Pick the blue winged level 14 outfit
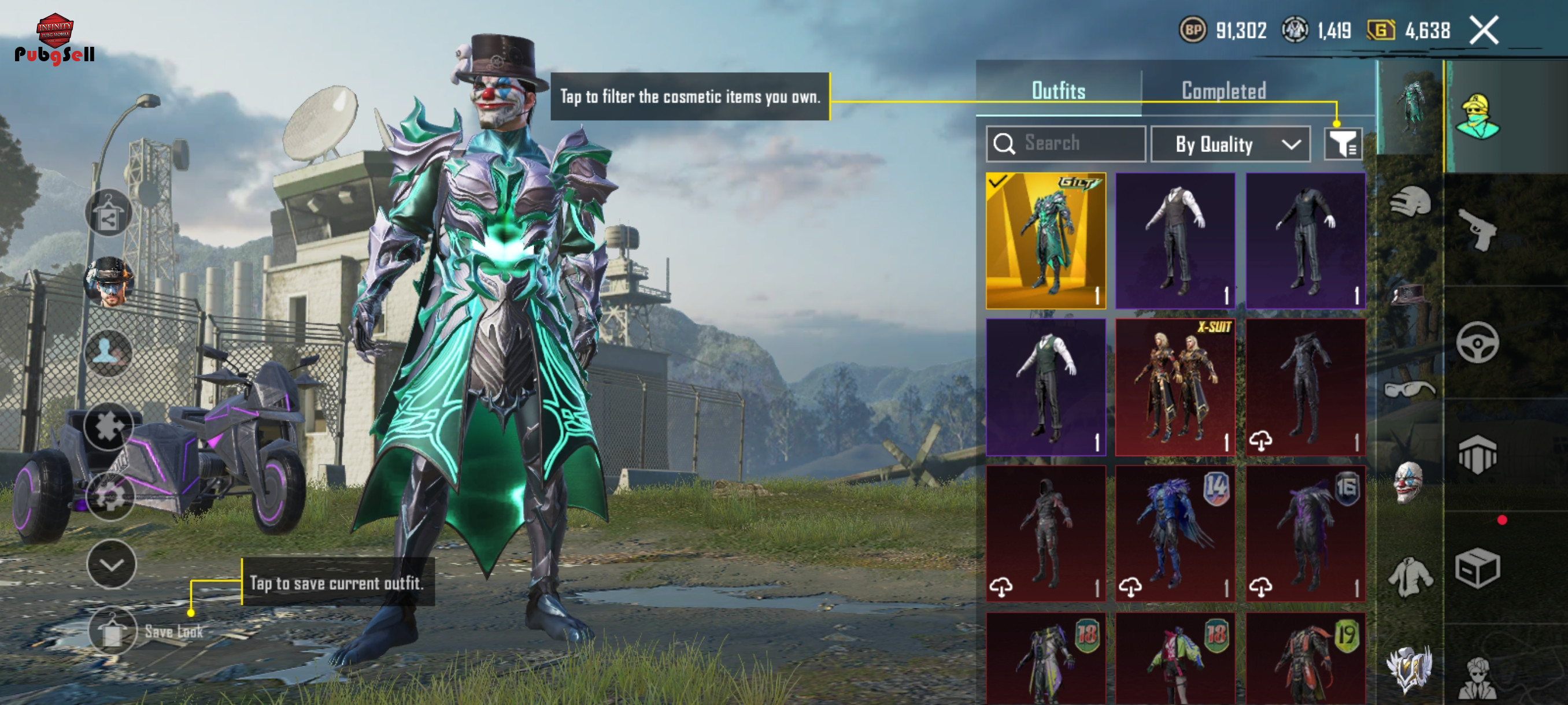 [x=1175, y=534]
